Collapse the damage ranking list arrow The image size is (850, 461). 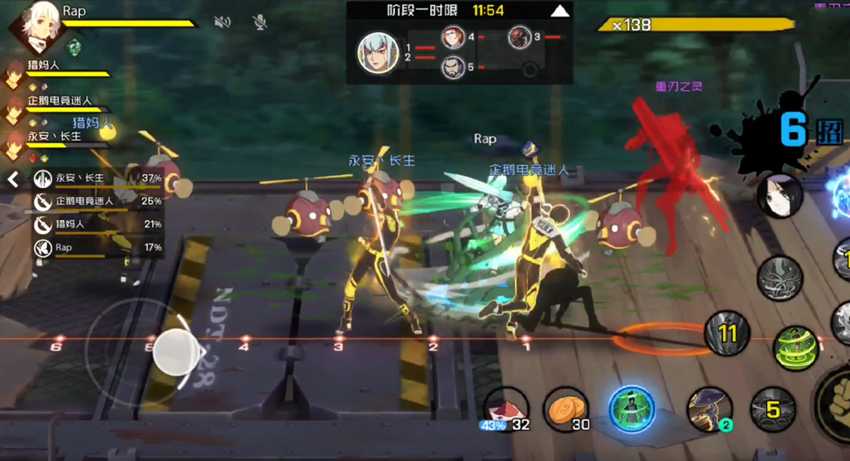point(13,180)
